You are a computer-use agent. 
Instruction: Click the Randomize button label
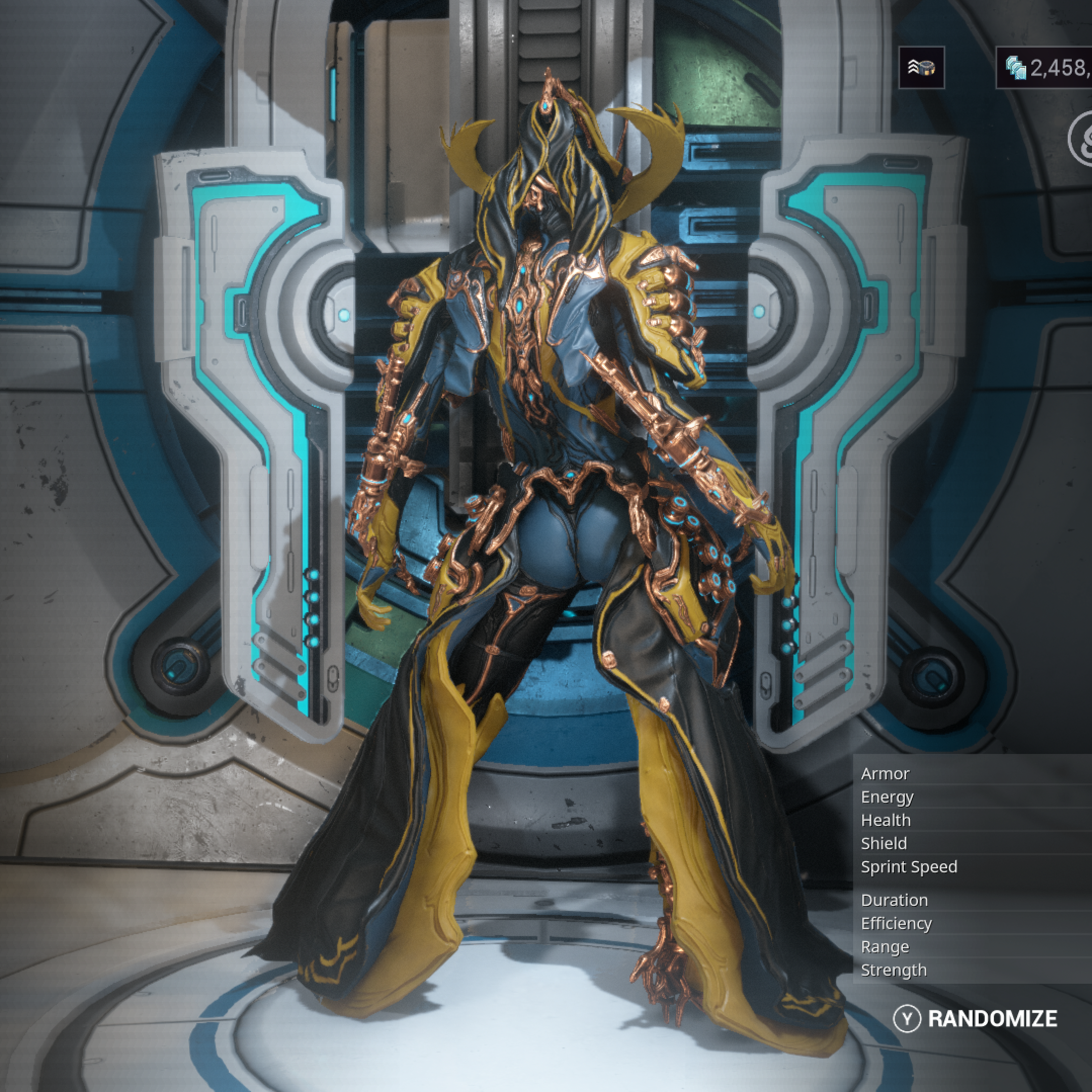pos(992,1019)
